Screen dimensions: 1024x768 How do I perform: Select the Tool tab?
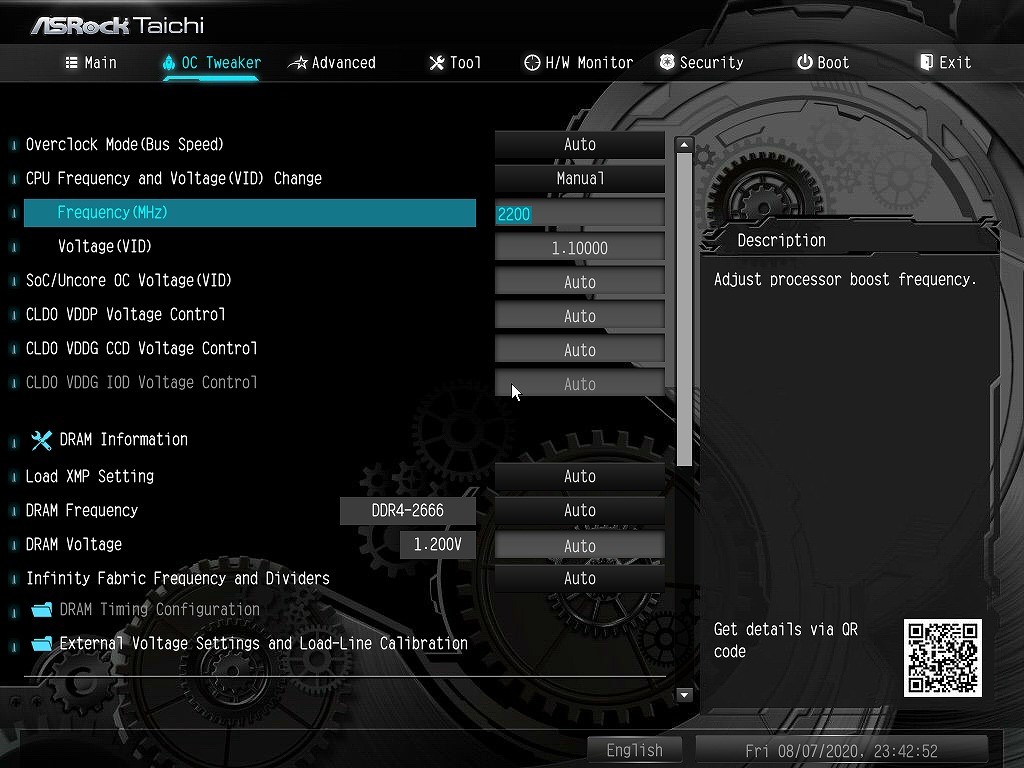tap(455, 62)
